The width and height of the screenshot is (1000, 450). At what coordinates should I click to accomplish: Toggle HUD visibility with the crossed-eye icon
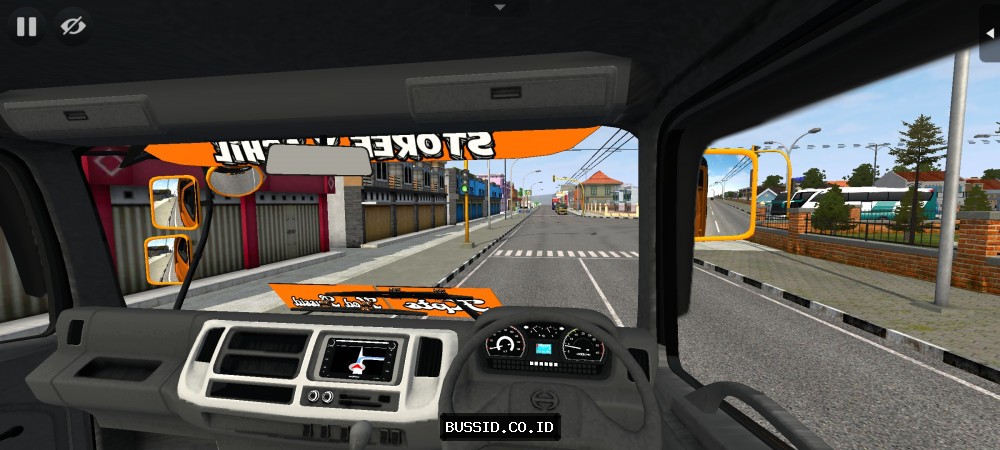point(72,26)
